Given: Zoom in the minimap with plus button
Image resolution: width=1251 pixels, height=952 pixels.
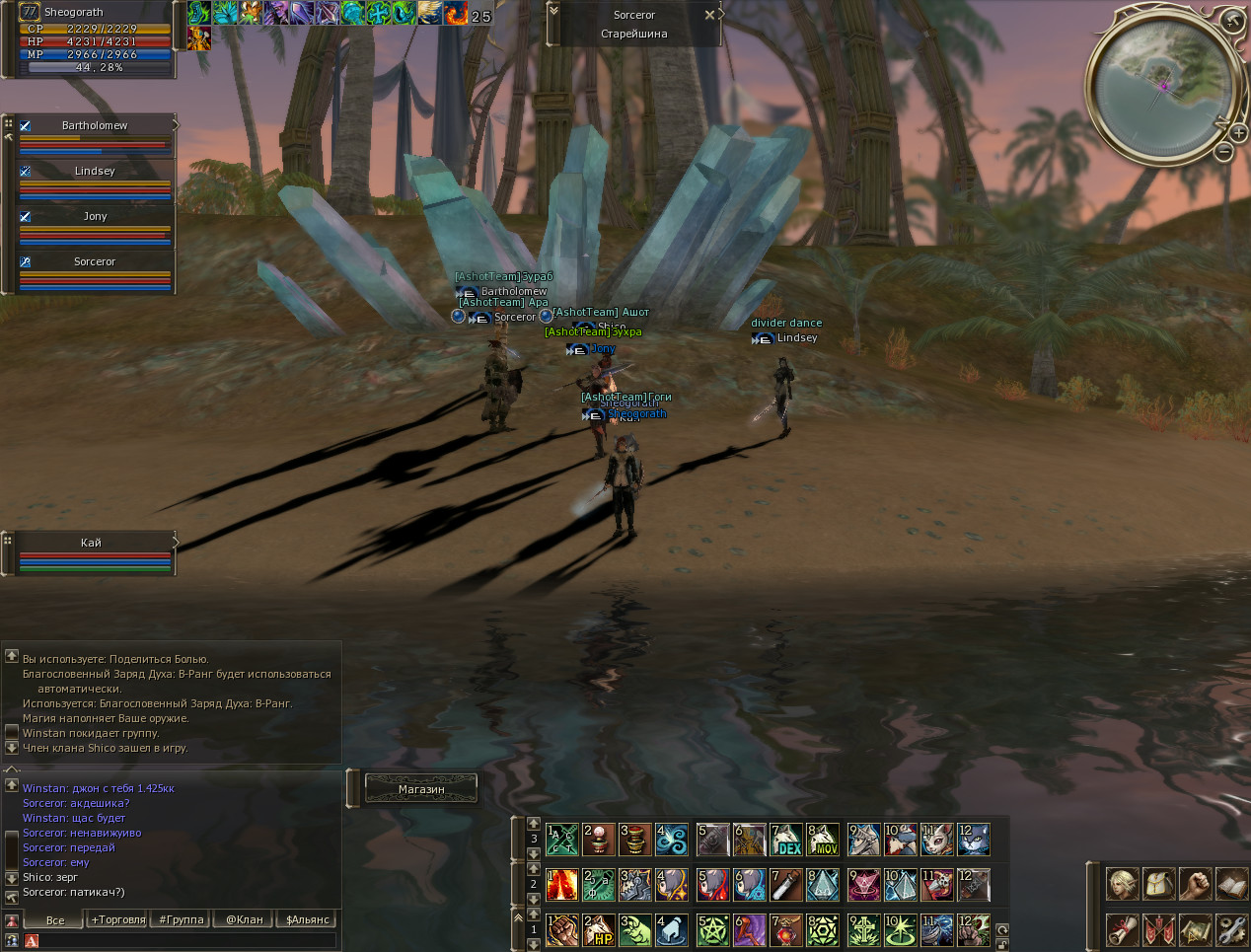Looking at the screenshot, I should [x=1238, y=132].
